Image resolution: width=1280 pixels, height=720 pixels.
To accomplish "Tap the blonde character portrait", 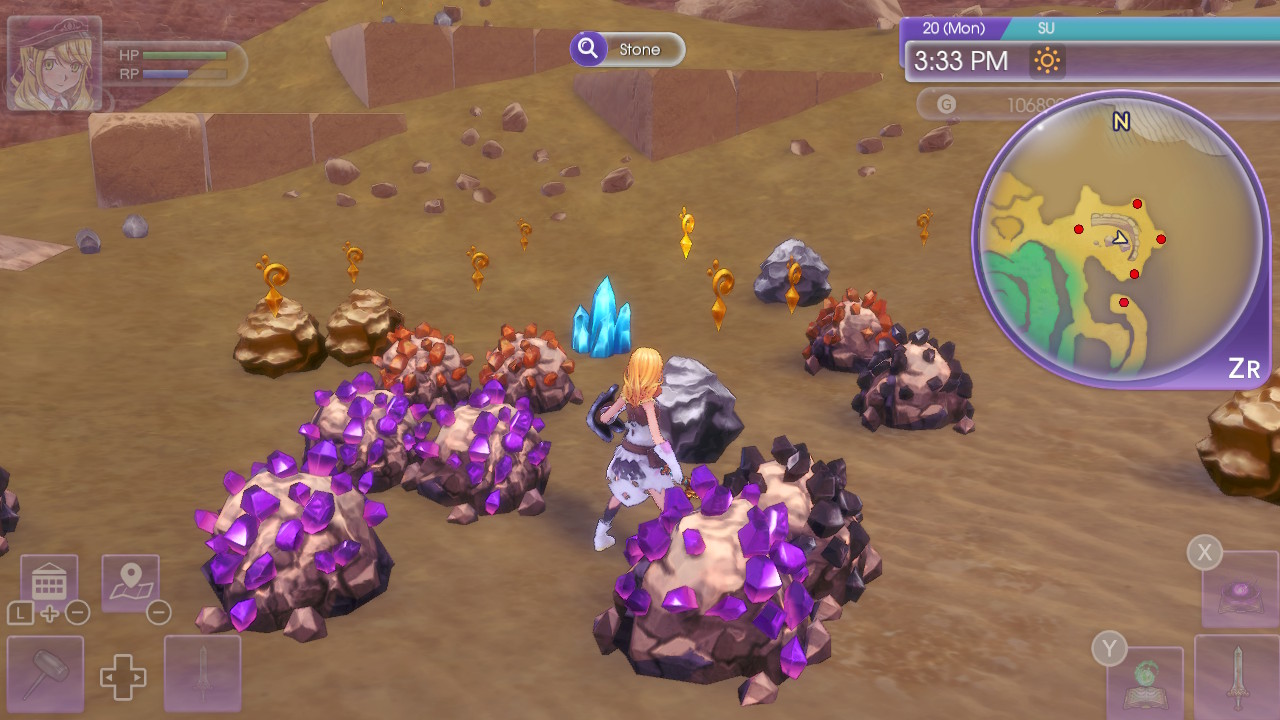I will pyautogui.click(x=55, y=63).
